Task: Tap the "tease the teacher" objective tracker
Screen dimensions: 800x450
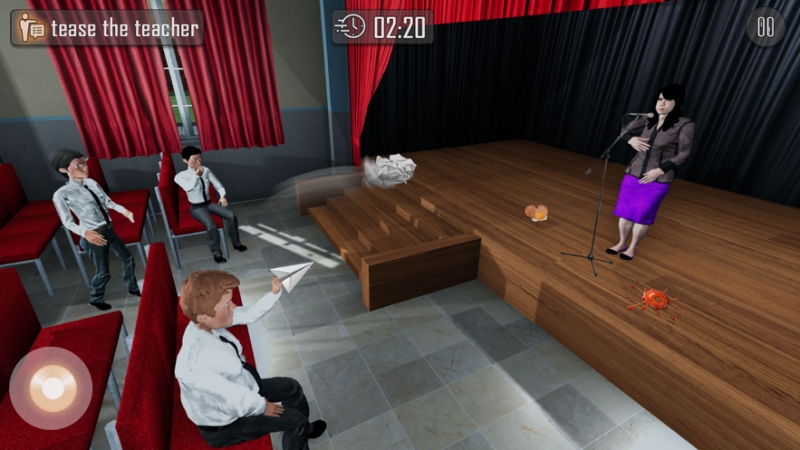Action: point(107,28)
